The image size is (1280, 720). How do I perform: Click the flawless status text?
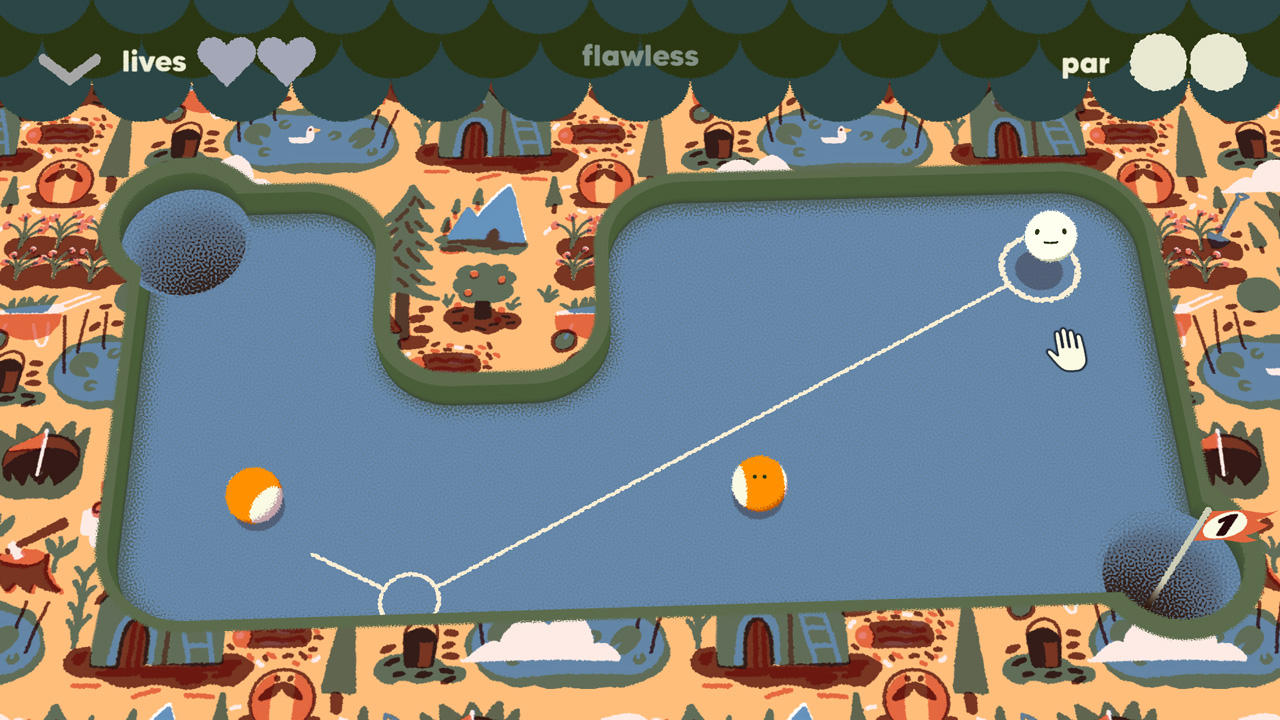point(640,57)
